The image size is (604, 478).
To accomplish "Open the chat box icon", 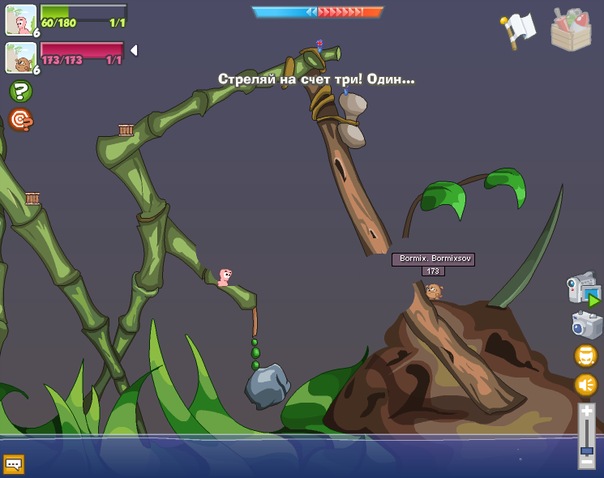I will click(14, 463).
